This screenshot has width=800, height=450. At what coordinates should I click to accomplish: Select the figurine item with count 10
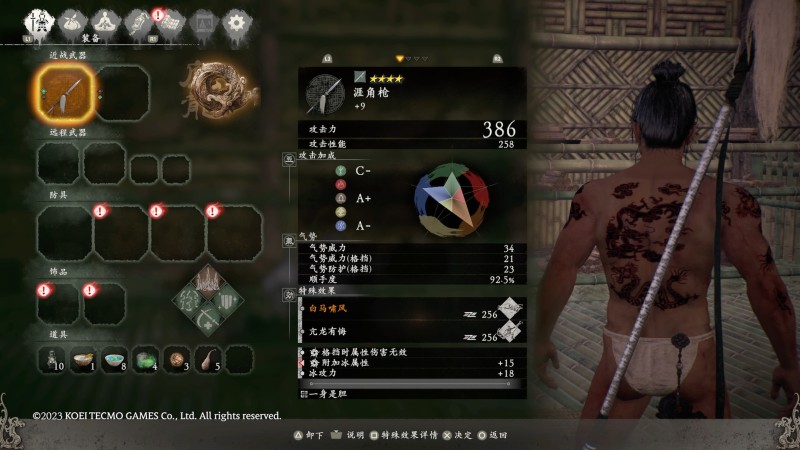click(53, 359)
